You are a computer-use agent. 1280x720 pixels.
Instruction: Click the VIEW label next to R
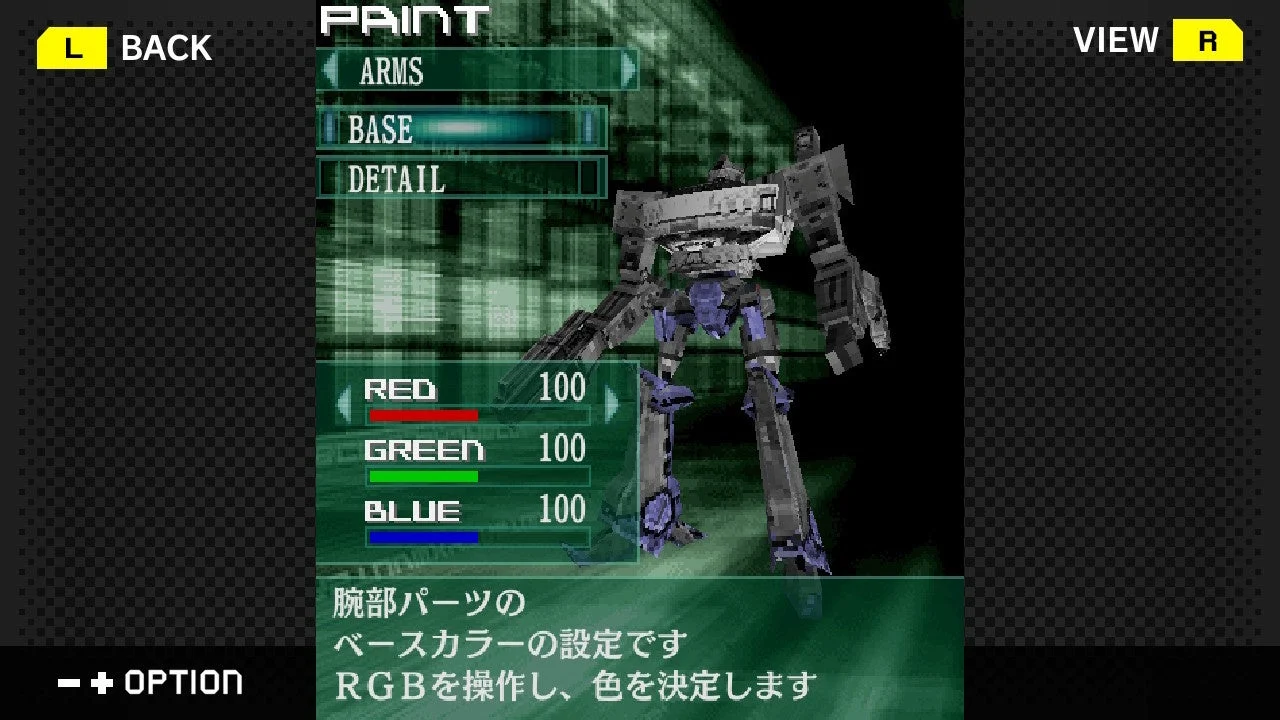(x=1114, y=41)
